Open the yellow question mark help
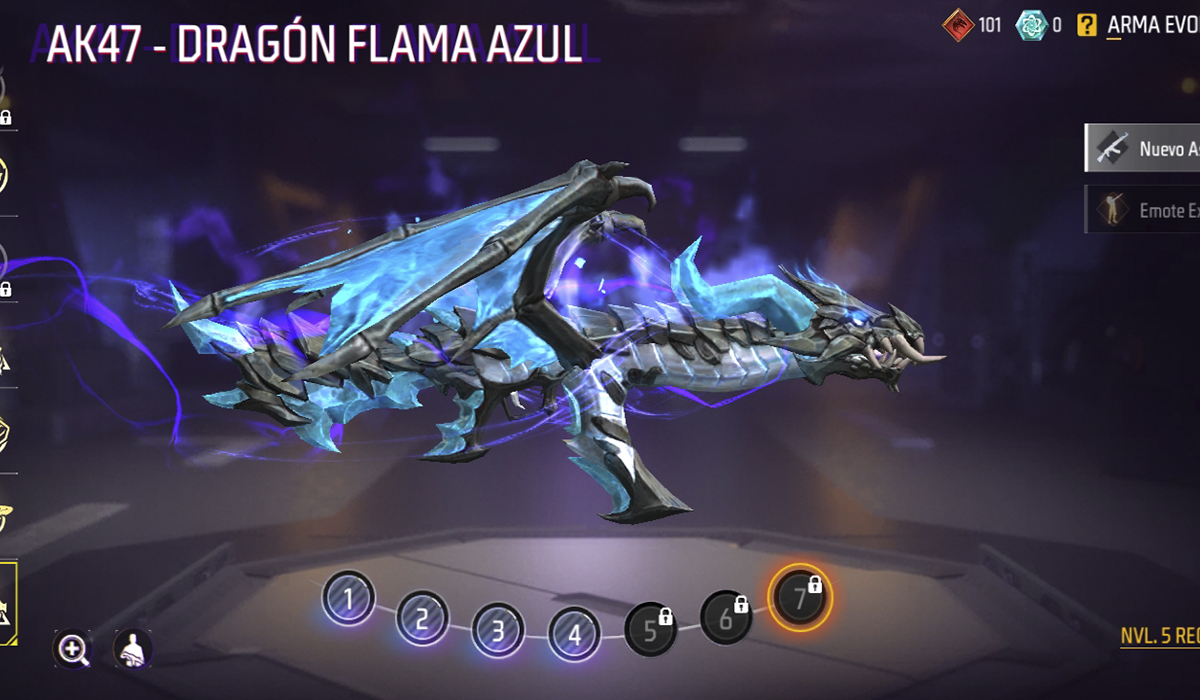 click(x=1087, y=26)
